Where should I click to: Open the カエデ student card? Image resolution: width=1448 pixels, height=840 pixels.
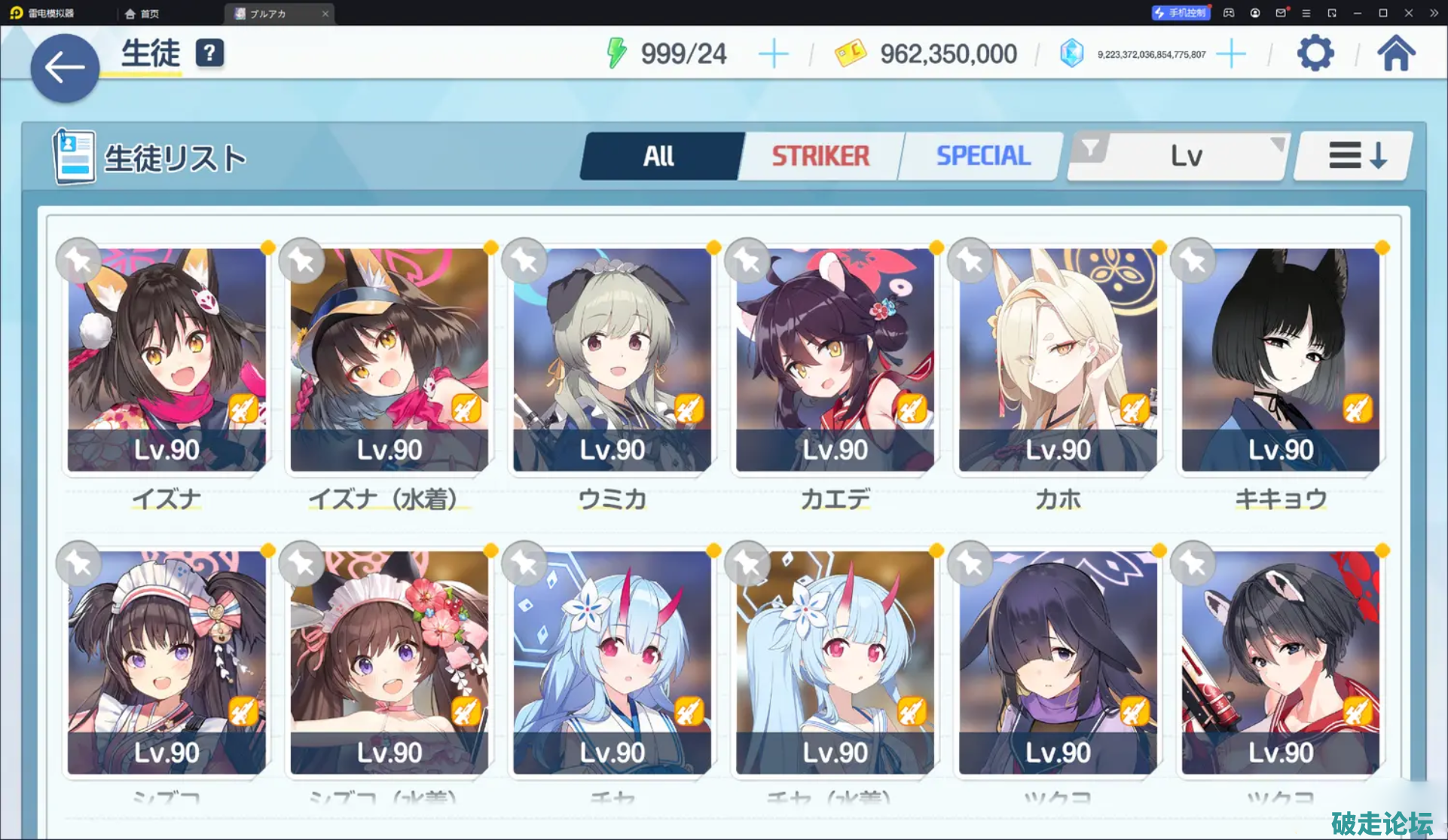(x=835, y=360)
